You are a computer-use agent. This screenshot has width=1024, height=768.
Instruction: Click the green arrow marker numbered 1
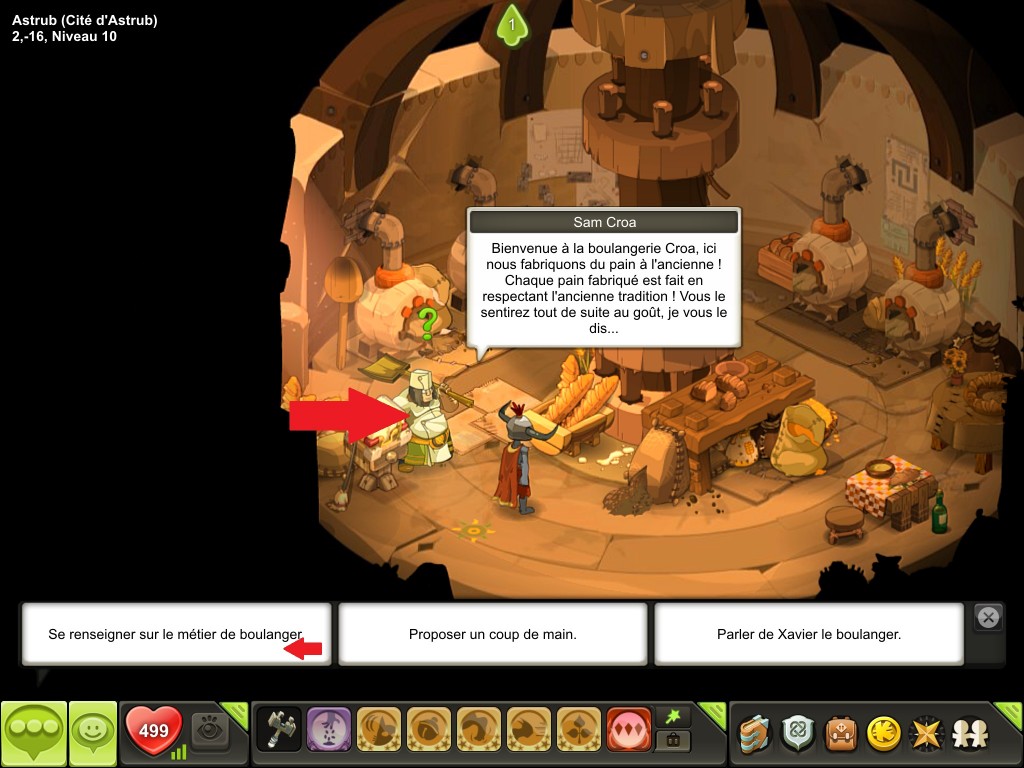click(x=512, y=24)
